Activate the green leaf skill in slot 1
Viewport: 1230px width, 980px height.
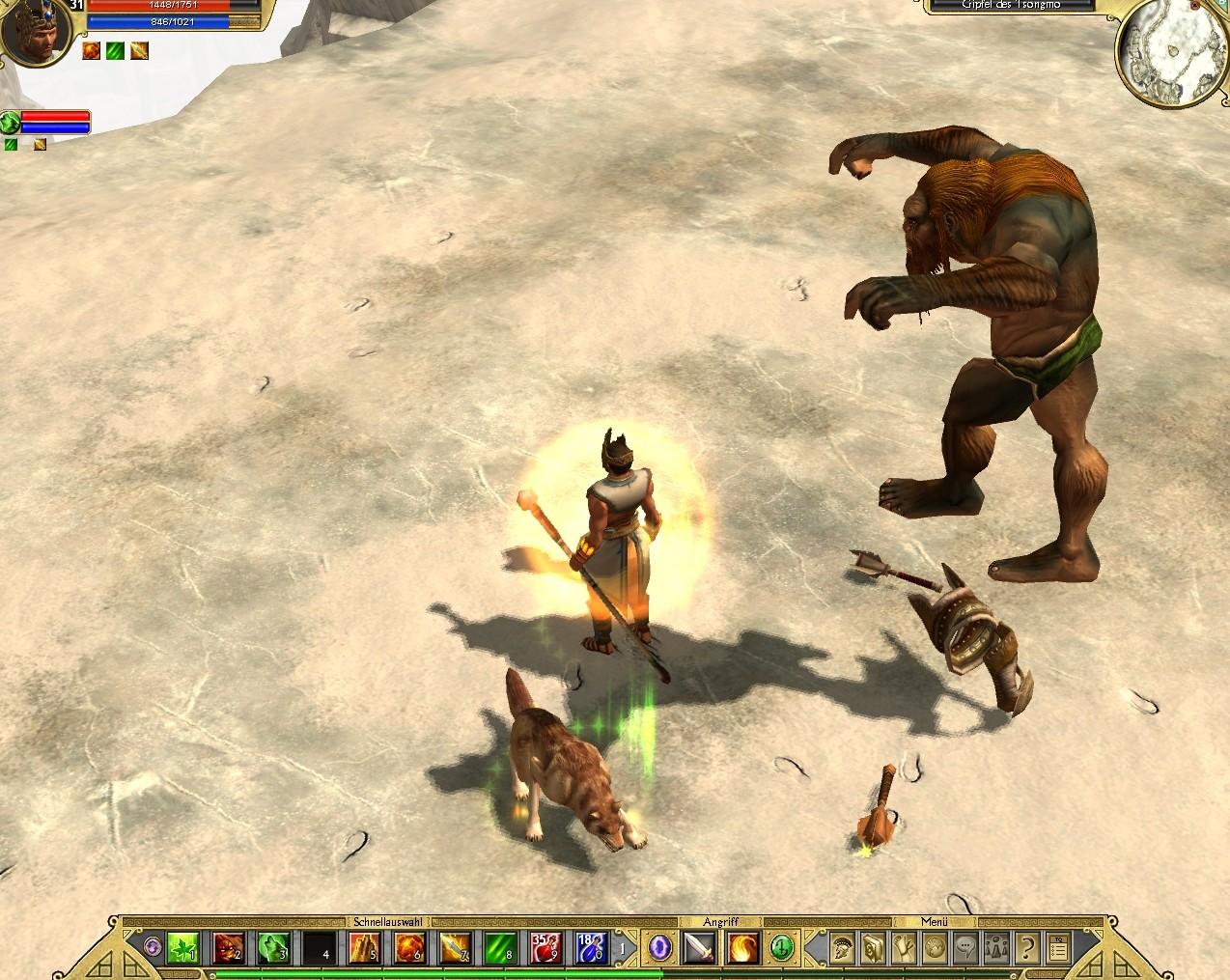pyautogui.click(x=182, y=948)
